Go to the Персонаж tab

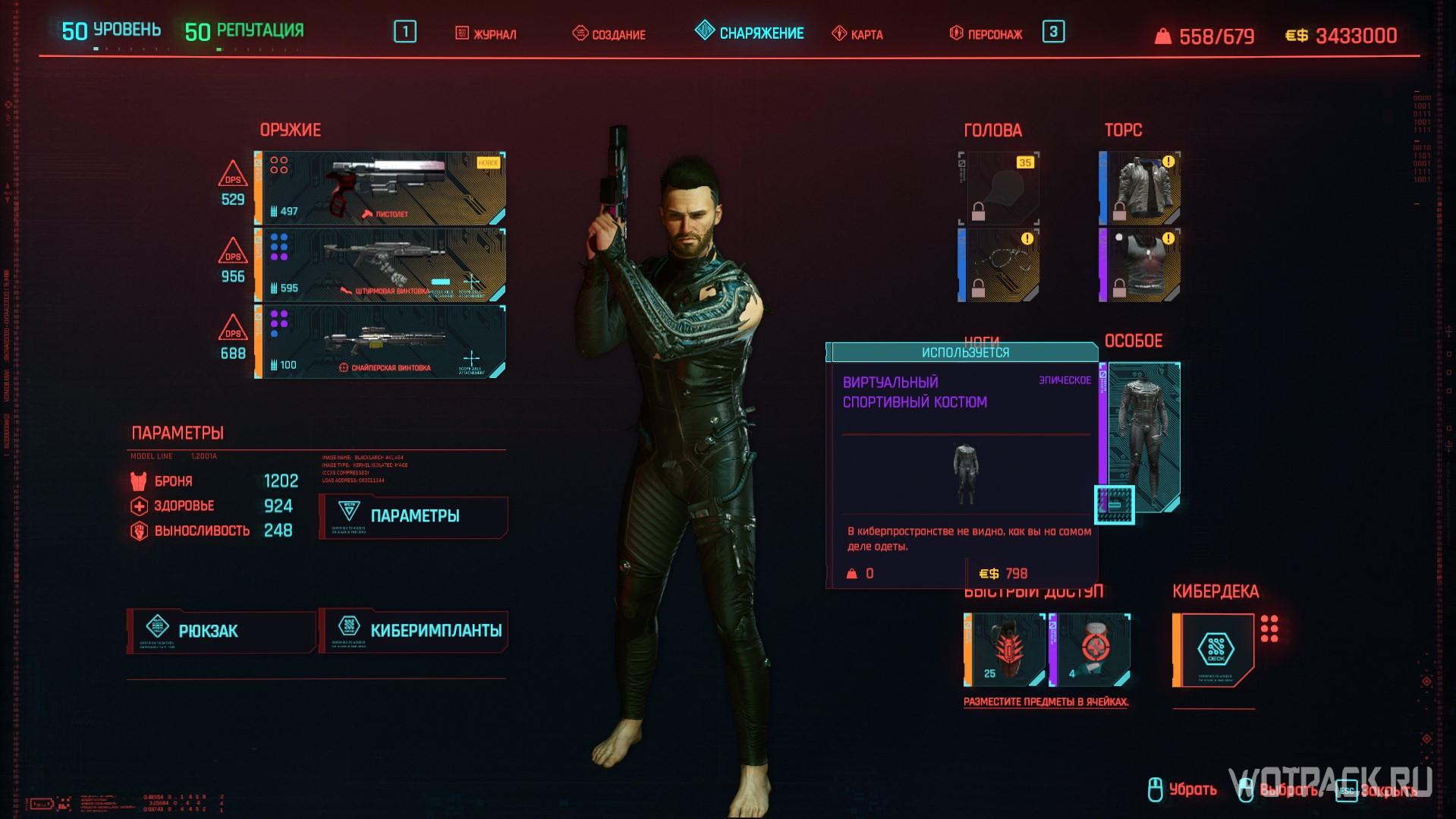[986, 34]
